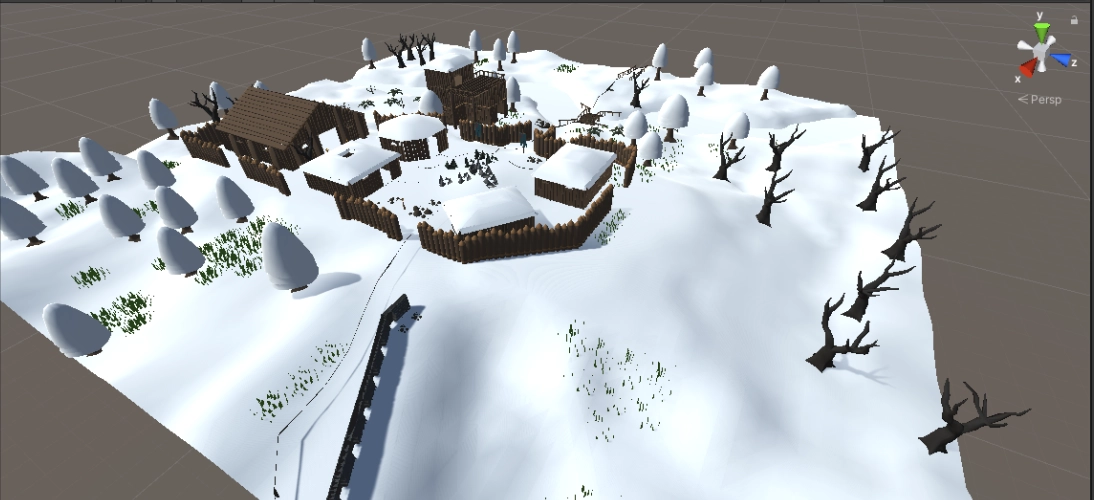
Task: Toggle the scene gizmo rotation lock
Action: tap(1074, 18)
